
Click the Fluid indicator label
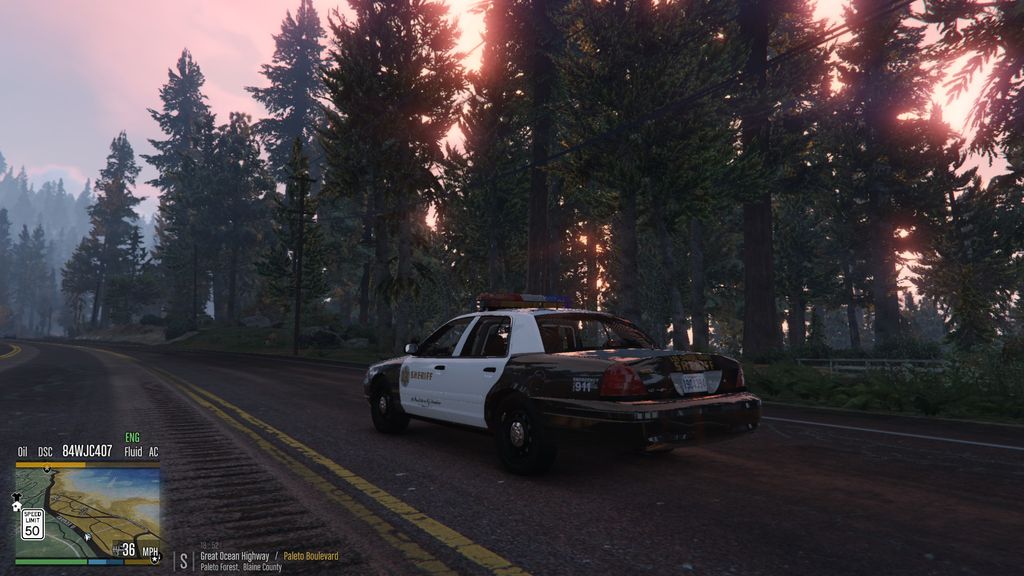click(x=133, y=452)
